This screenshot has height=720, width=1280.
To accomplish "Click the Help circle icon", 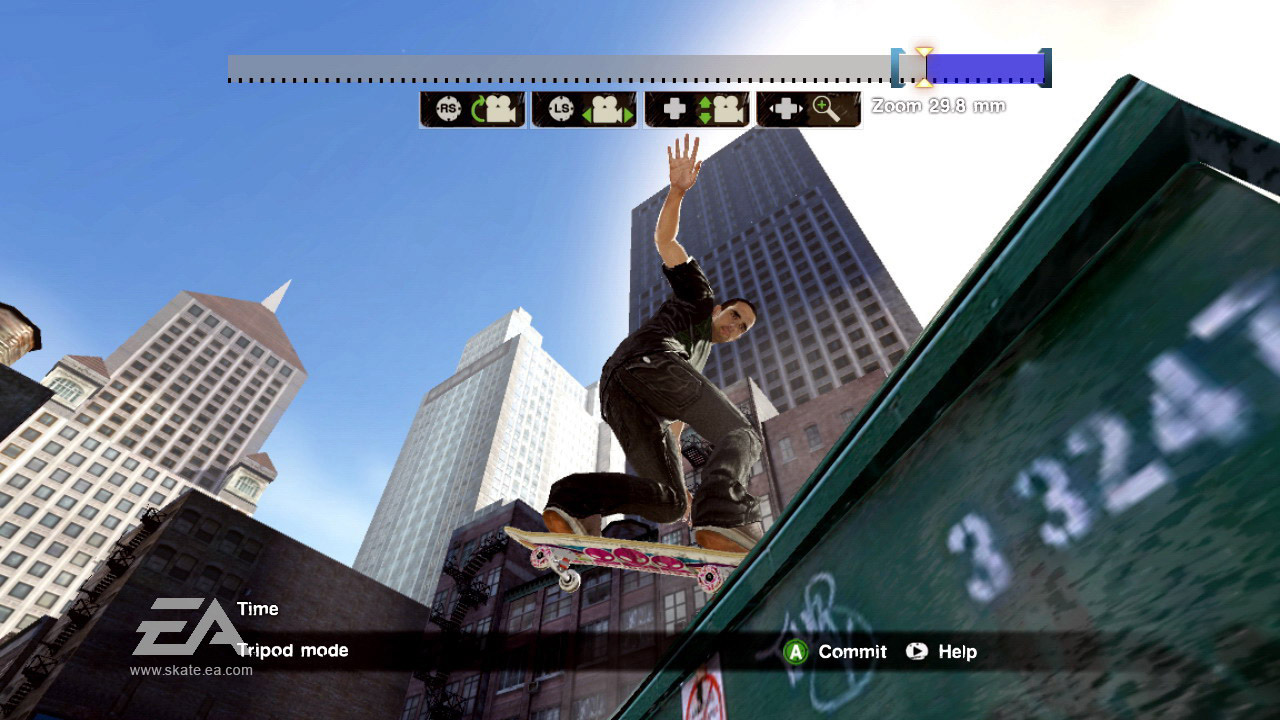I will (915, 652).
